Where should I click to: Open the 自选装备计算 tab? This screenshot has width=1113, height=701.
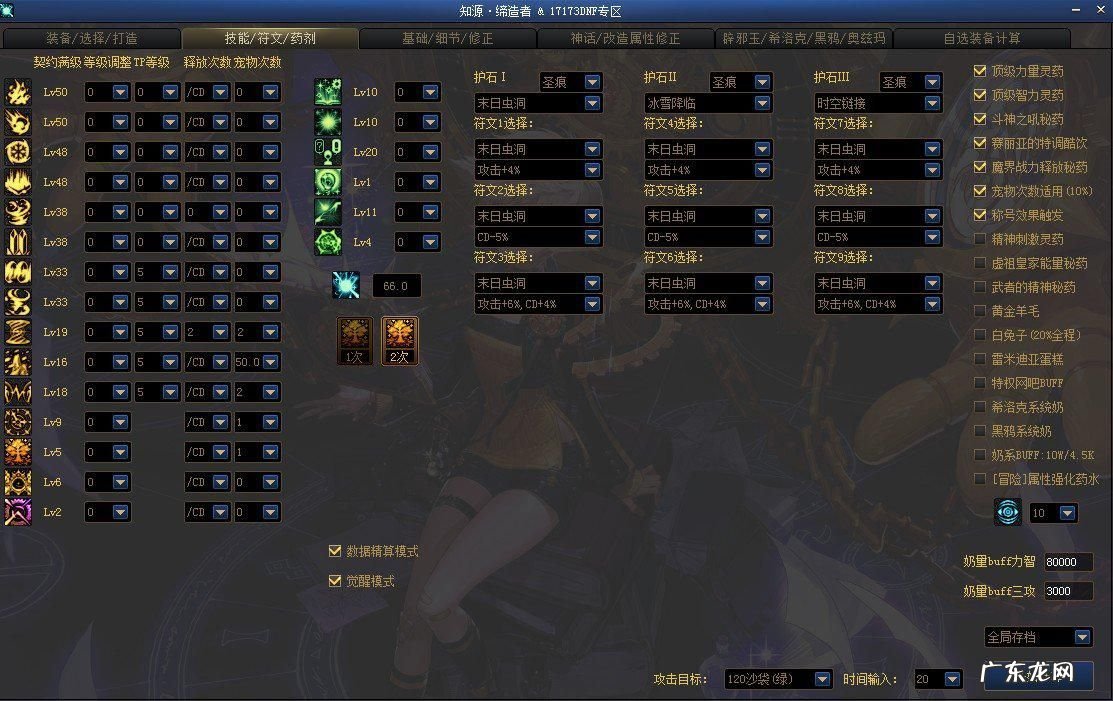tap(981, 39)
